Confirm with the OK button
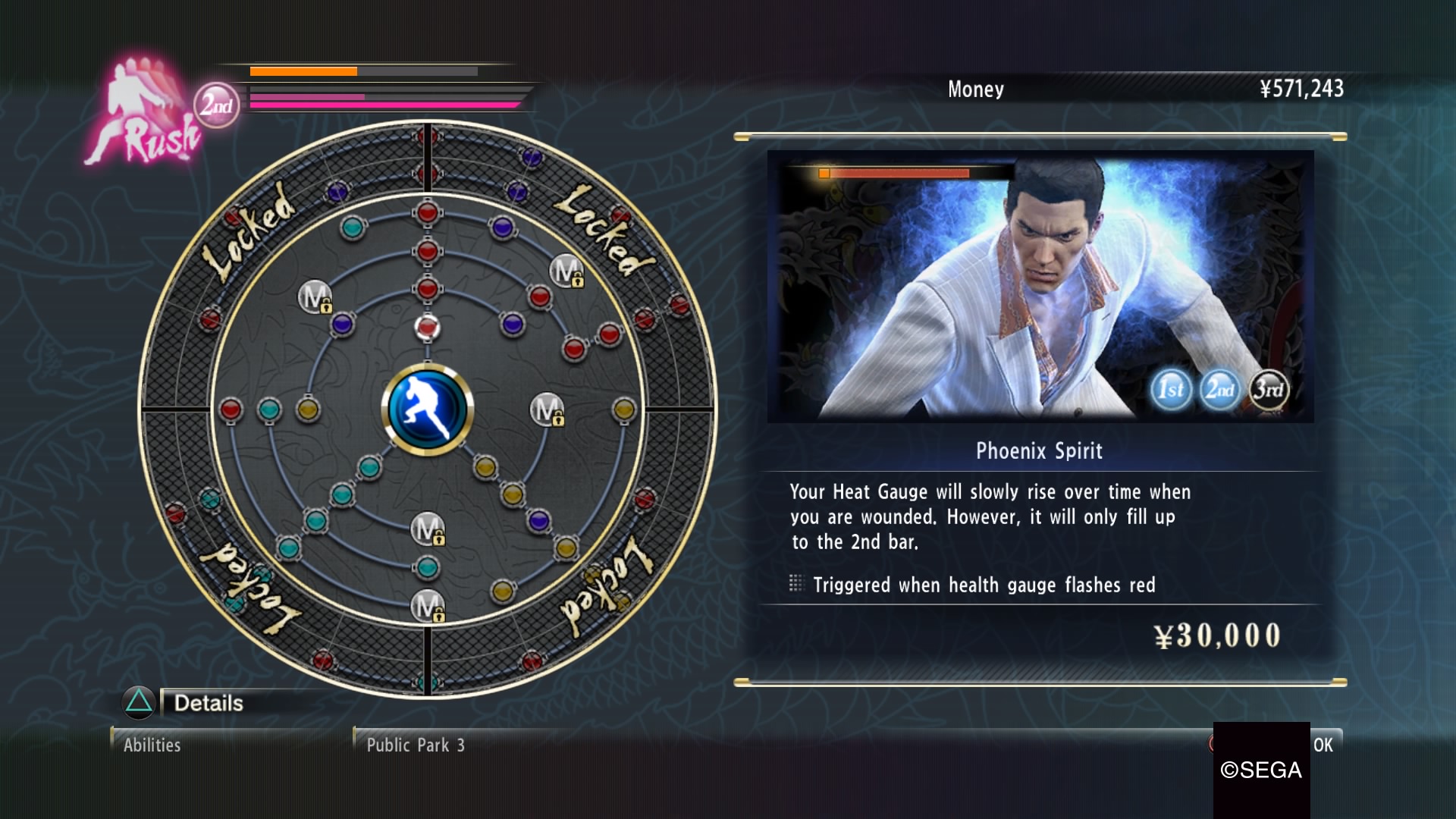Image resolution: width=1456 pixels, height=819 pixels. coord(1323,745)
